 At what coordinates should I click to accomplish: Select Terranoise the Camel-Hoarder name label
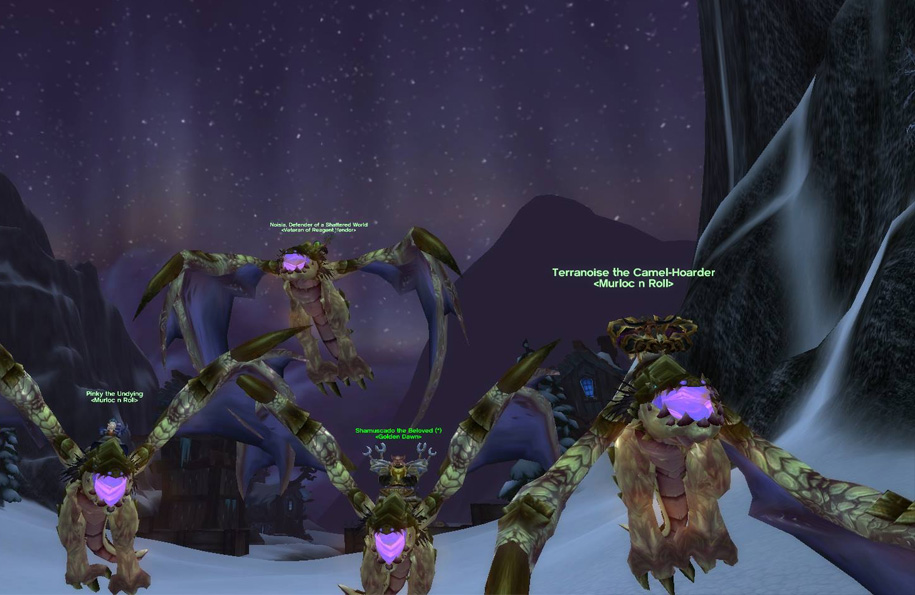(x=633, y=272)
